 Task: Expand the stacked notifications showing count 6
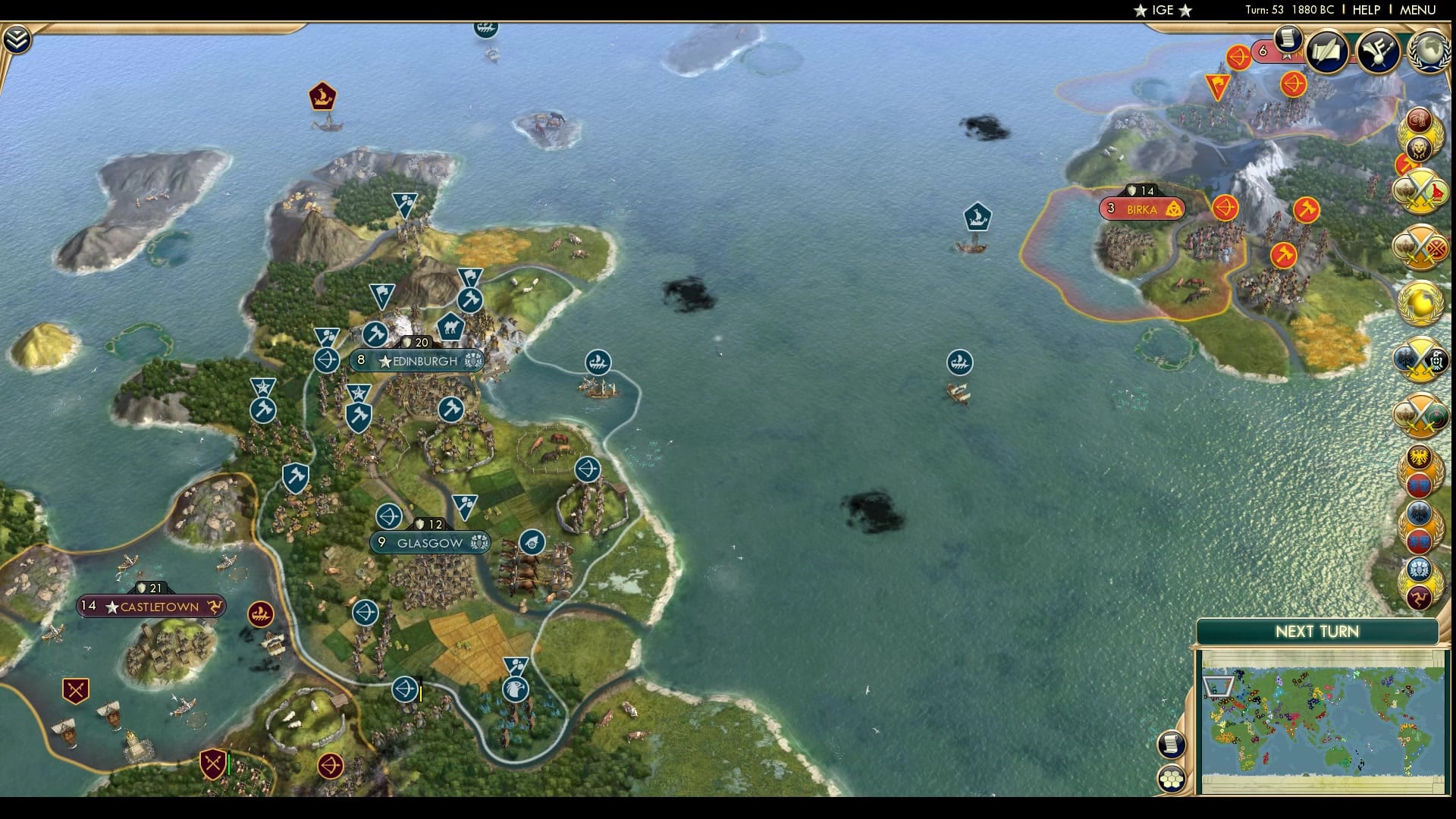pyautogui.click(x=1262, y=50)
